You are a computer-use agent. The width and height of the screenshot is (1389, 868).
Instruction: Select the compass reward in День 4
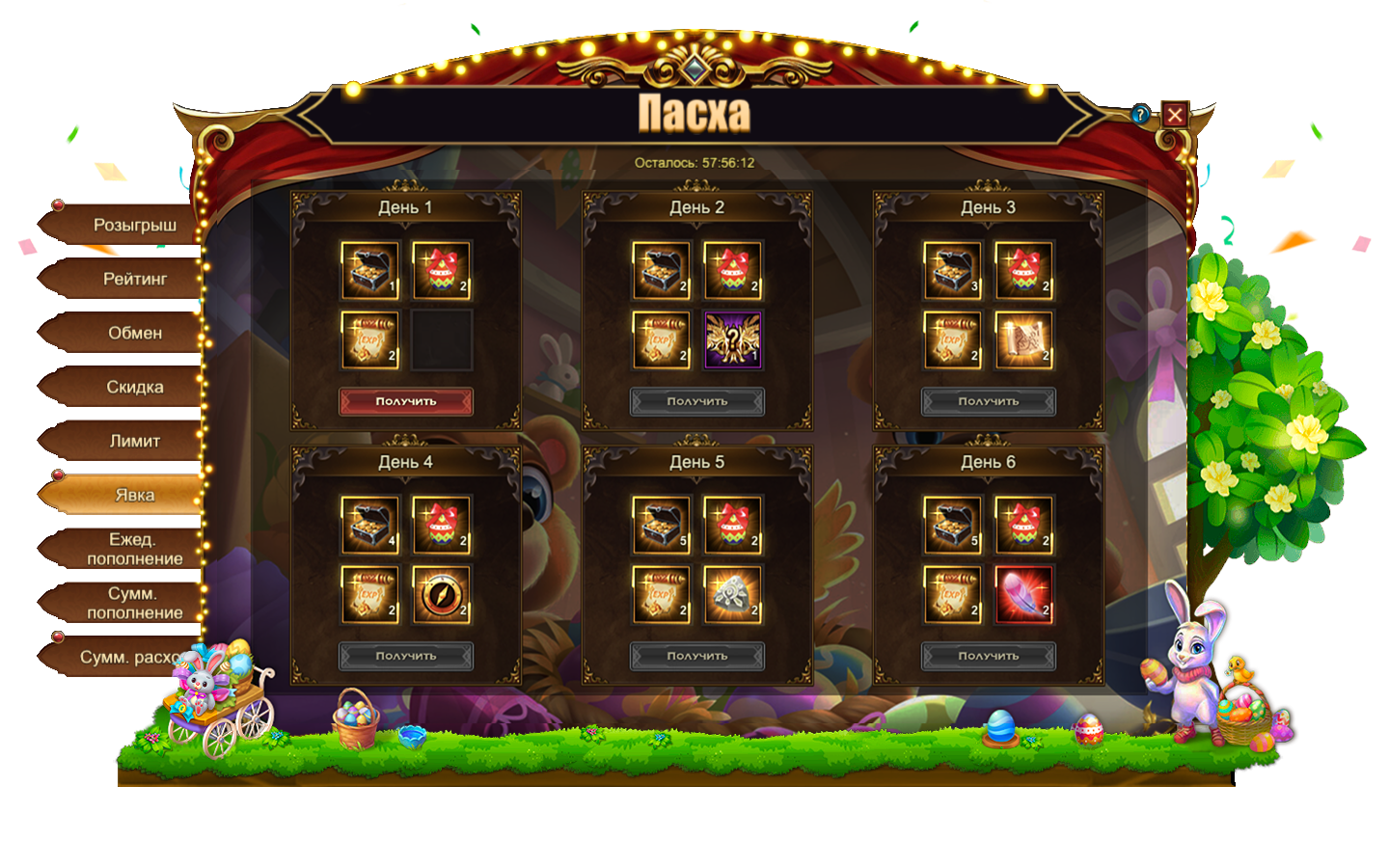[442, 594]
